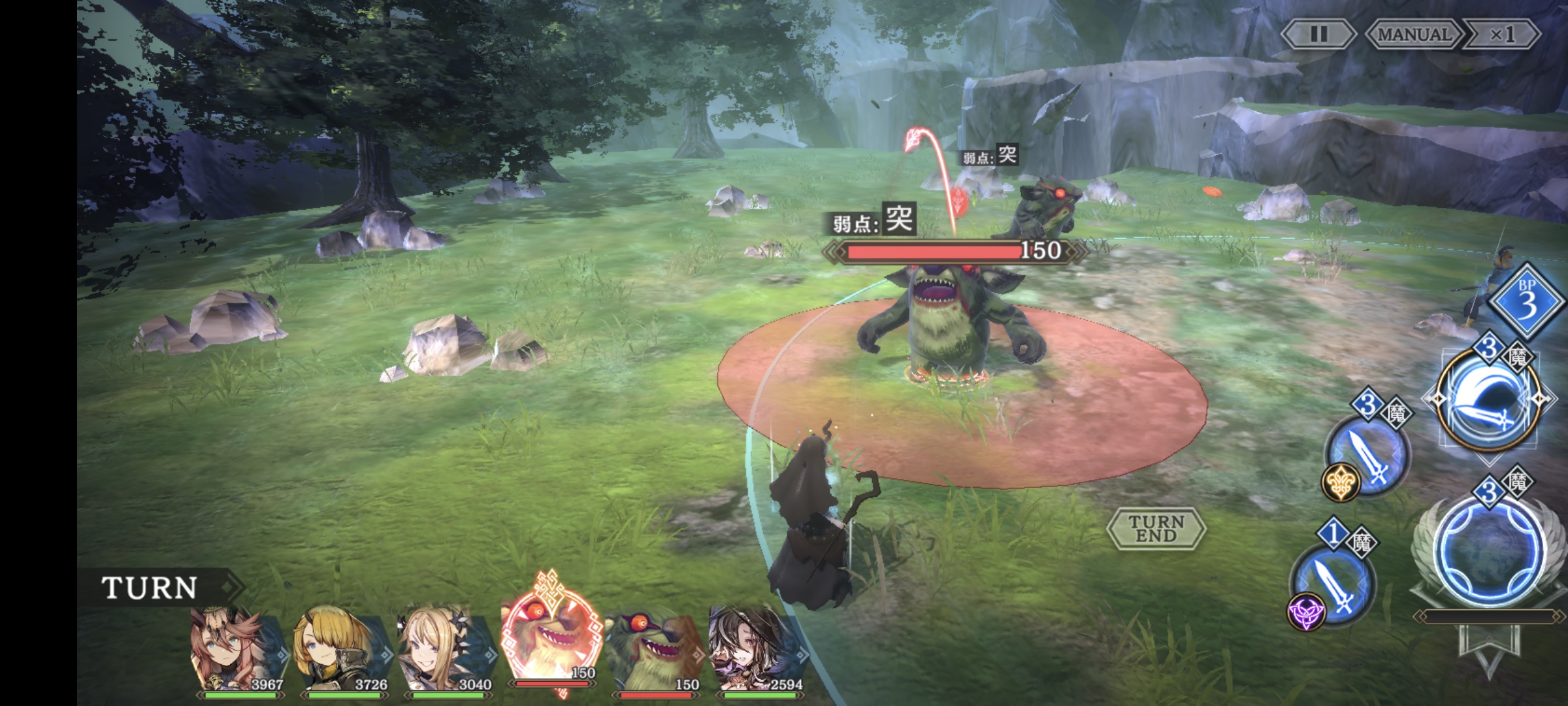Toggle the MANUAL battle mode button

[1414, 34]
